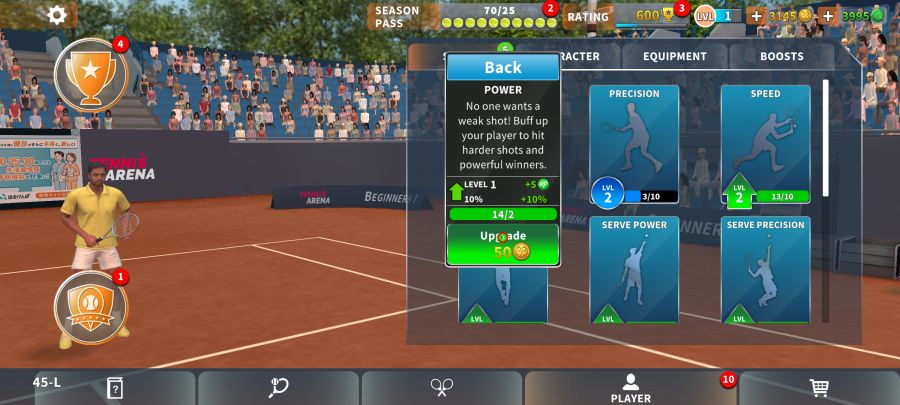This screenshot has height=405, width=900.
Task: Open the shop cart tab
Action: point(819,388)
